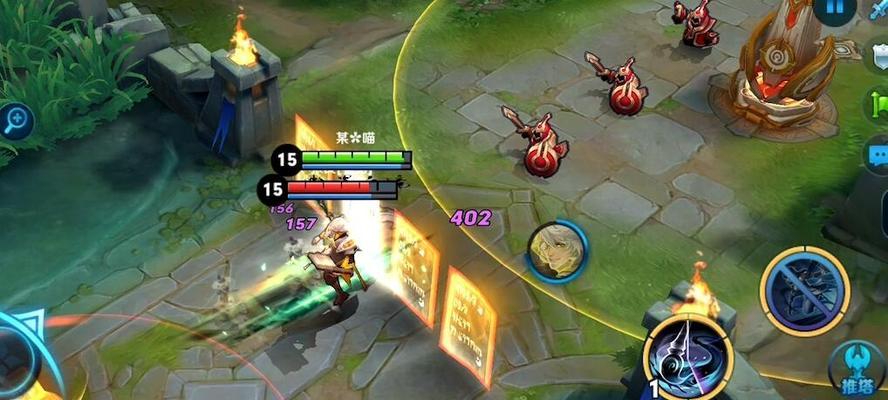Open the blue chat bubble button
Screen dimensions: 888x400
click(x=877, y=156)
